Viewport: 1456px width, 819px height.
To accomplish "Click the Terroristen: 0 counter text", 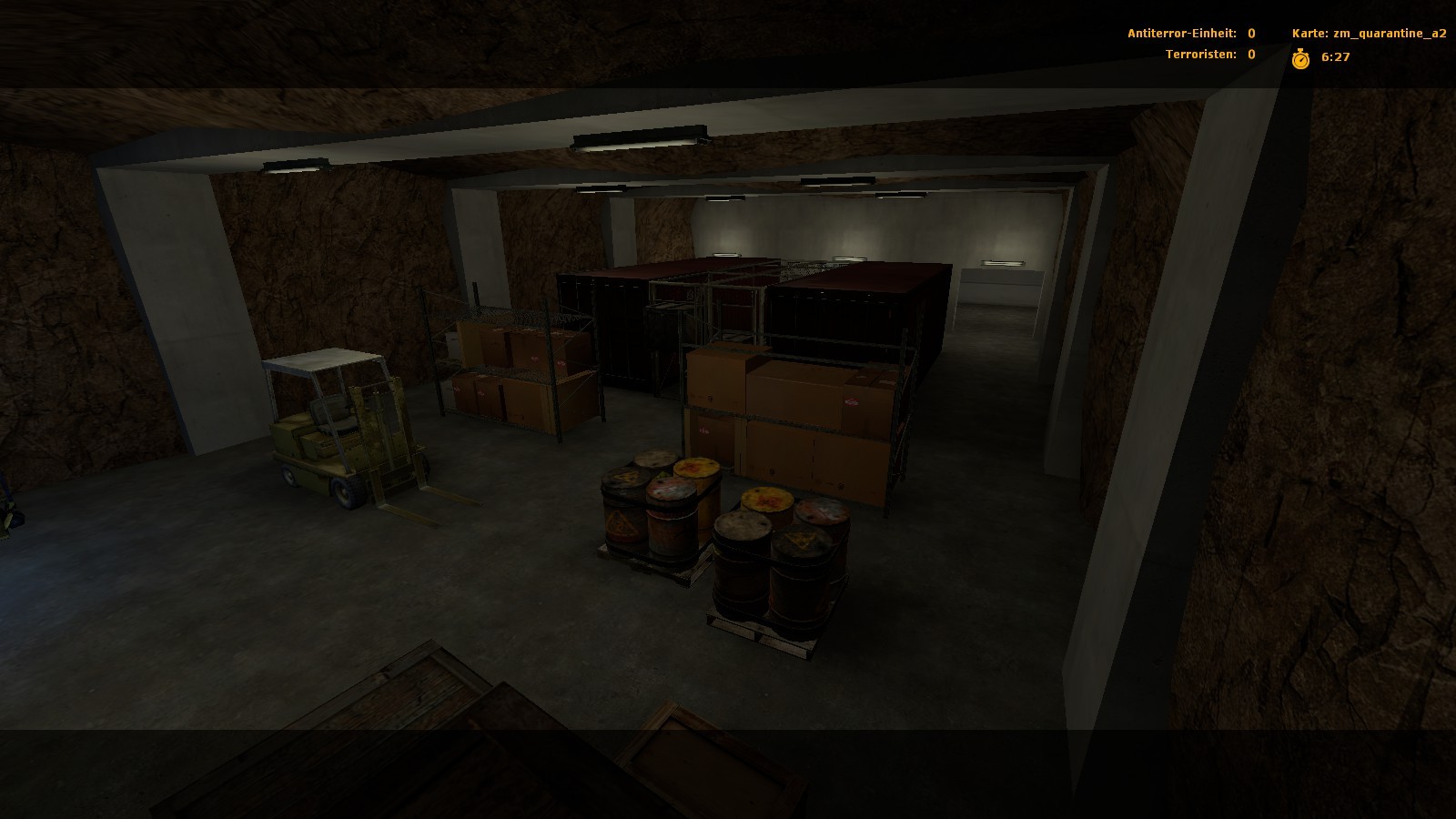I will pyautogui.click(x=1210, y=54).
